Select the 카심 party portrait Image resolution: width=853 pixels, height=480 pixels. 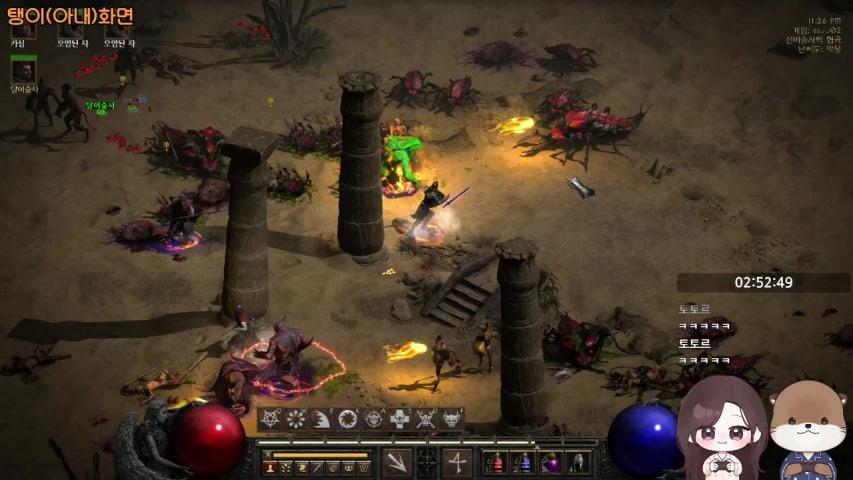tap(22, 29)
